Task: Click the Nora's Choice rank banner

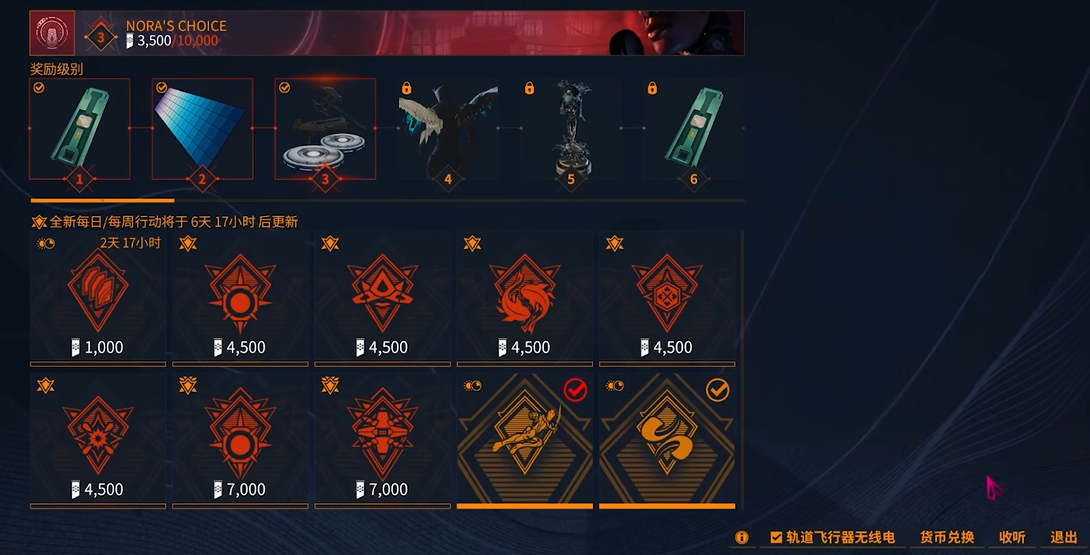Action: [x=386, y=33]
